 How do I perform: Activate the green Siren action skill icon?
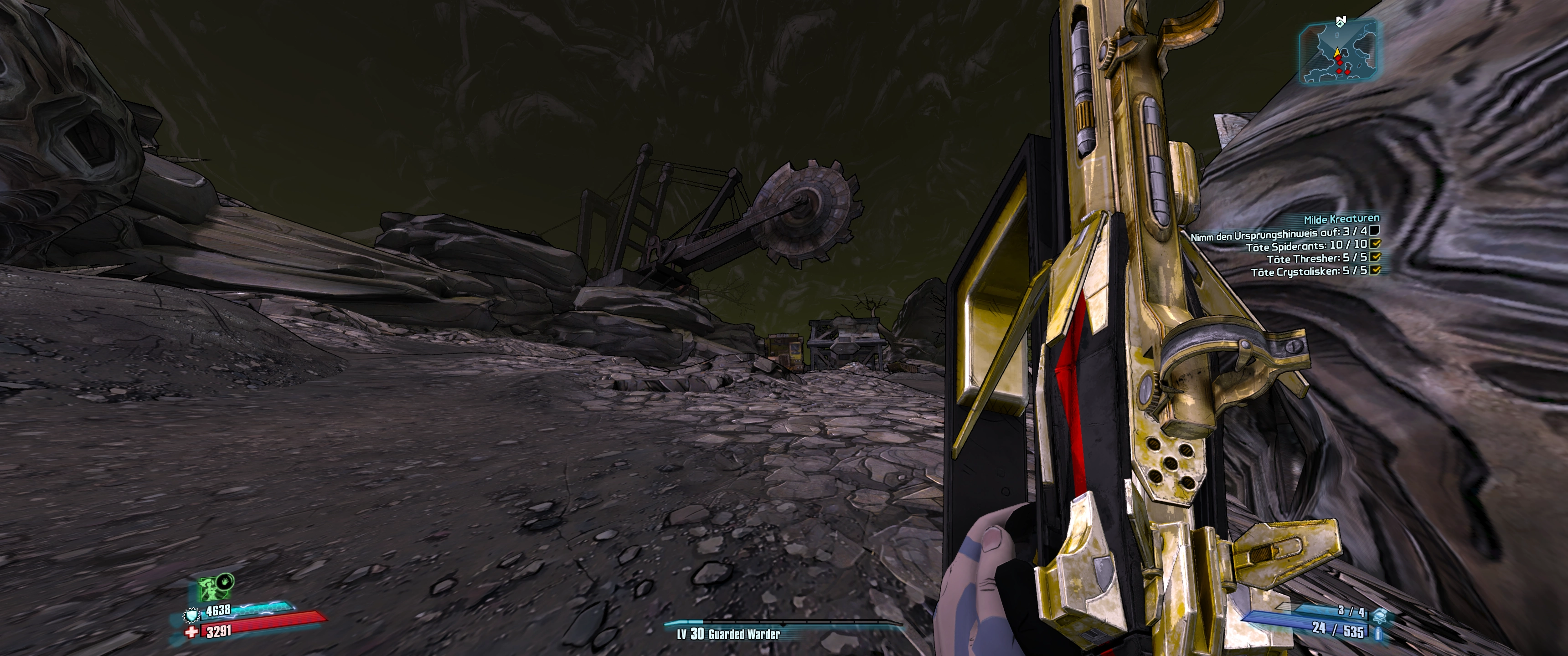pyautogui.click(x=211, y=589)
